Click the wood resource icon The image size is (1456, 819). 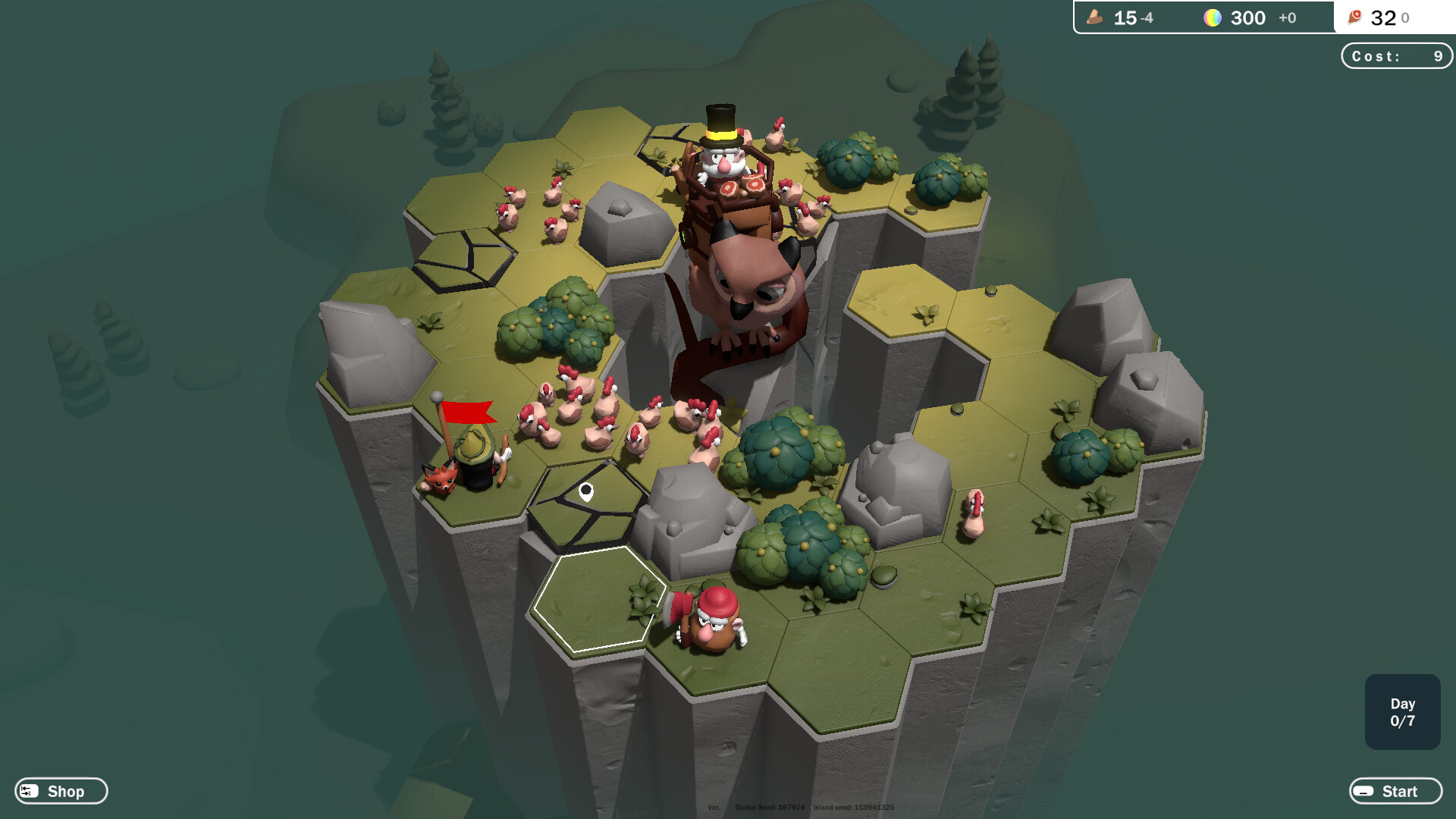(x=1094, y=17)
